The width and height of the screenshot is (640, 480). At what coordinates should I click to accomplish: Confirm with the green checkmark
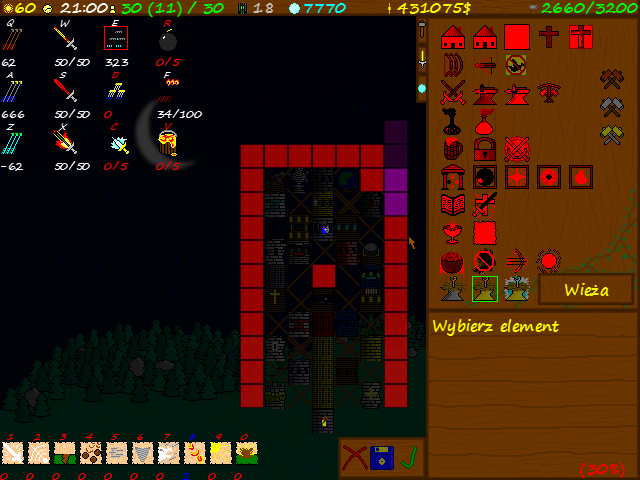409,457
